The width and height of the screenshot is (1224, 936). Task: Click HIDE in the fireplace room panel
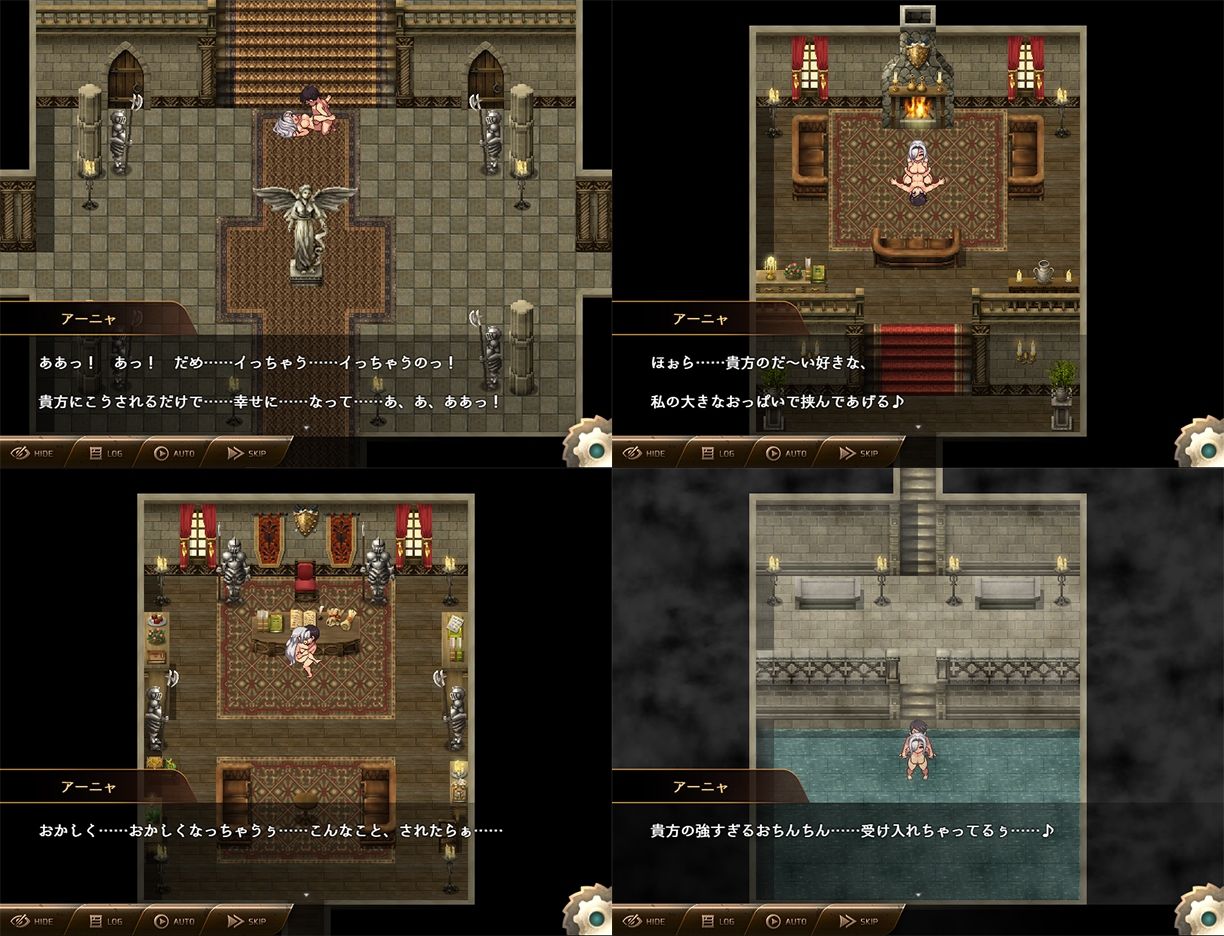[645, 453]
